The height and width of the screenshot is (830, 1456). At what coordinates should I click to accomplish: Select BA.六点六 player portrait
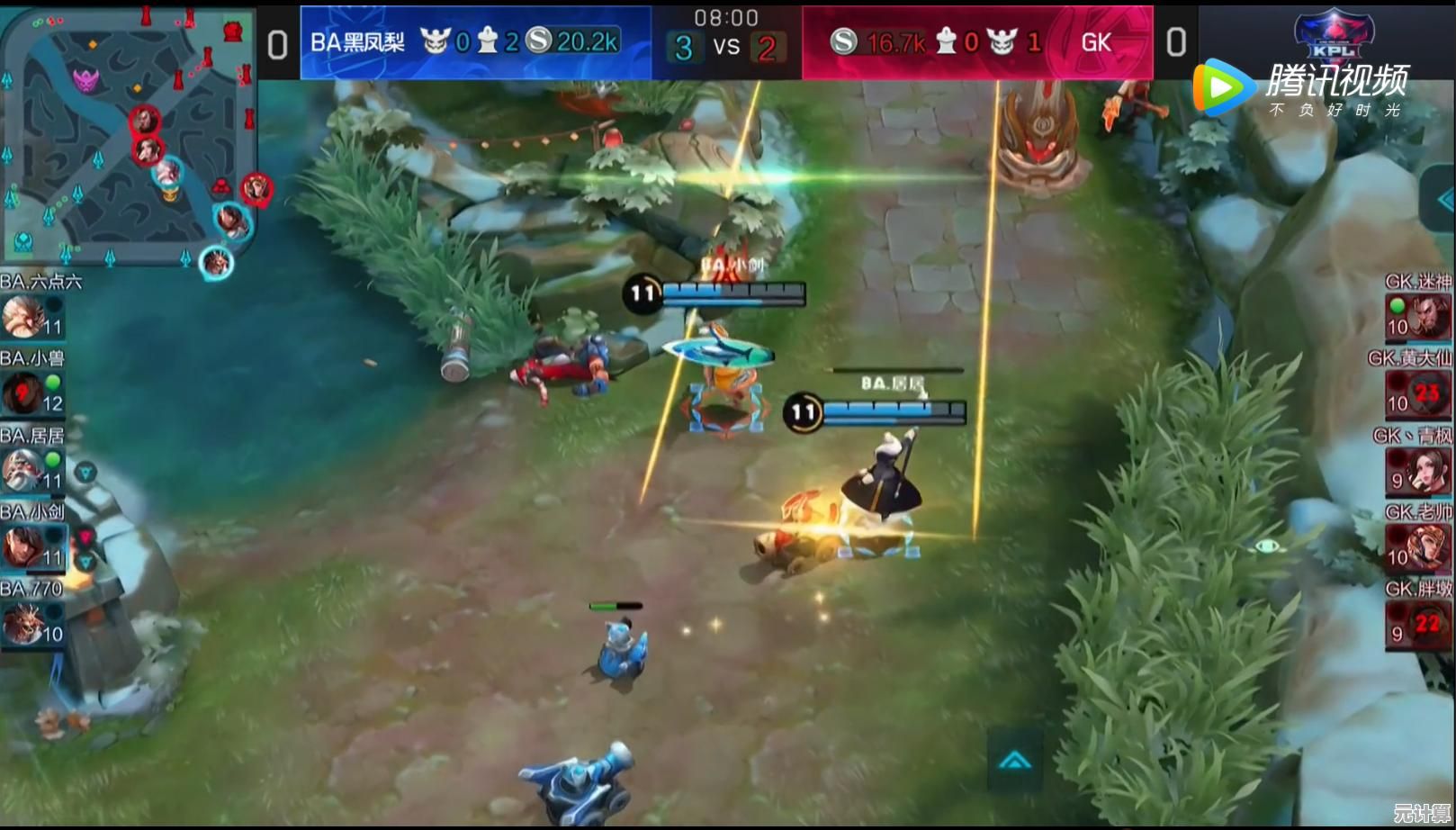pos(22,316)
